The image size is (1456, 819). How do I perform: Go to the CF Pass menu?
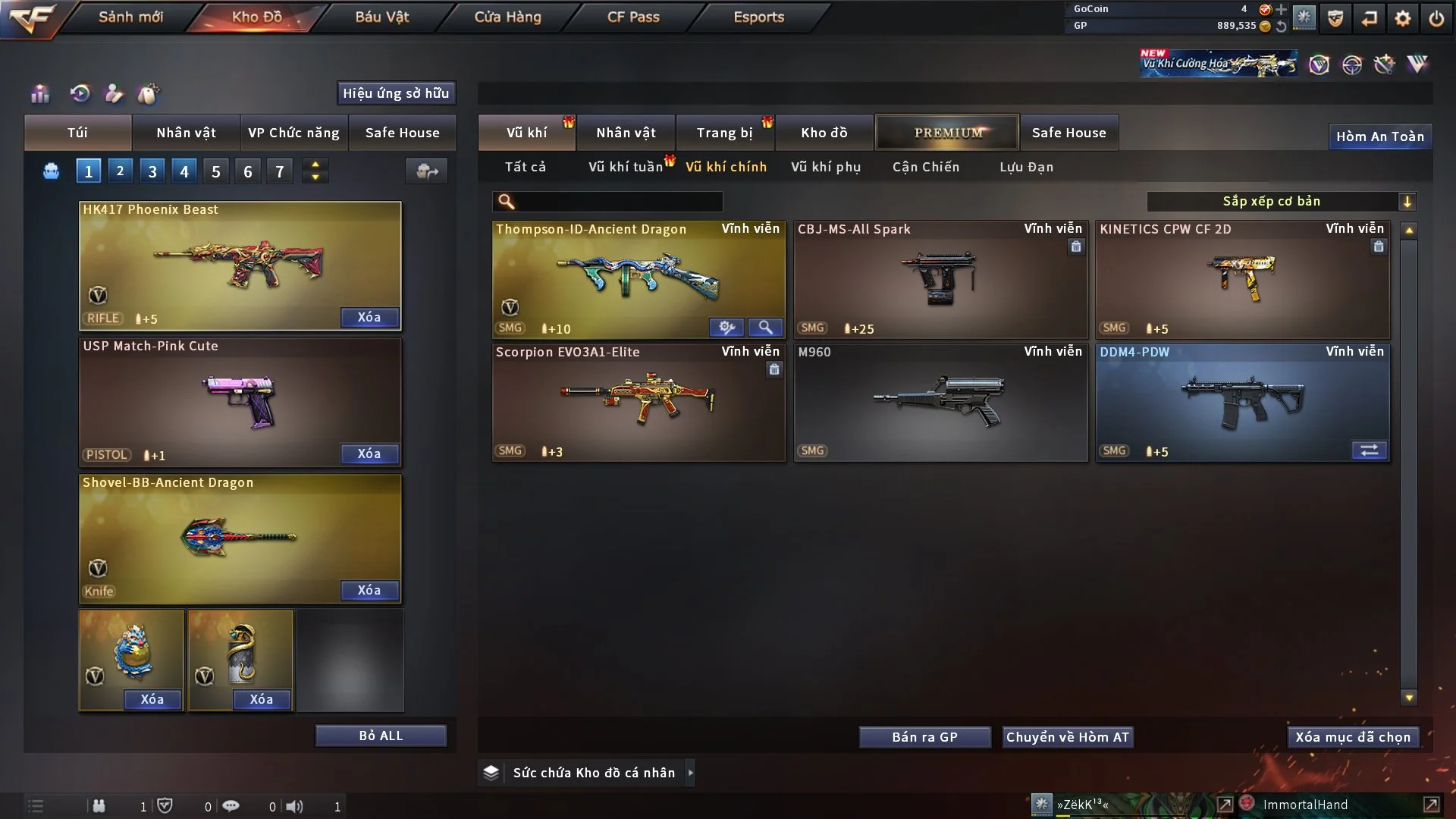click(x=633, y=17)
